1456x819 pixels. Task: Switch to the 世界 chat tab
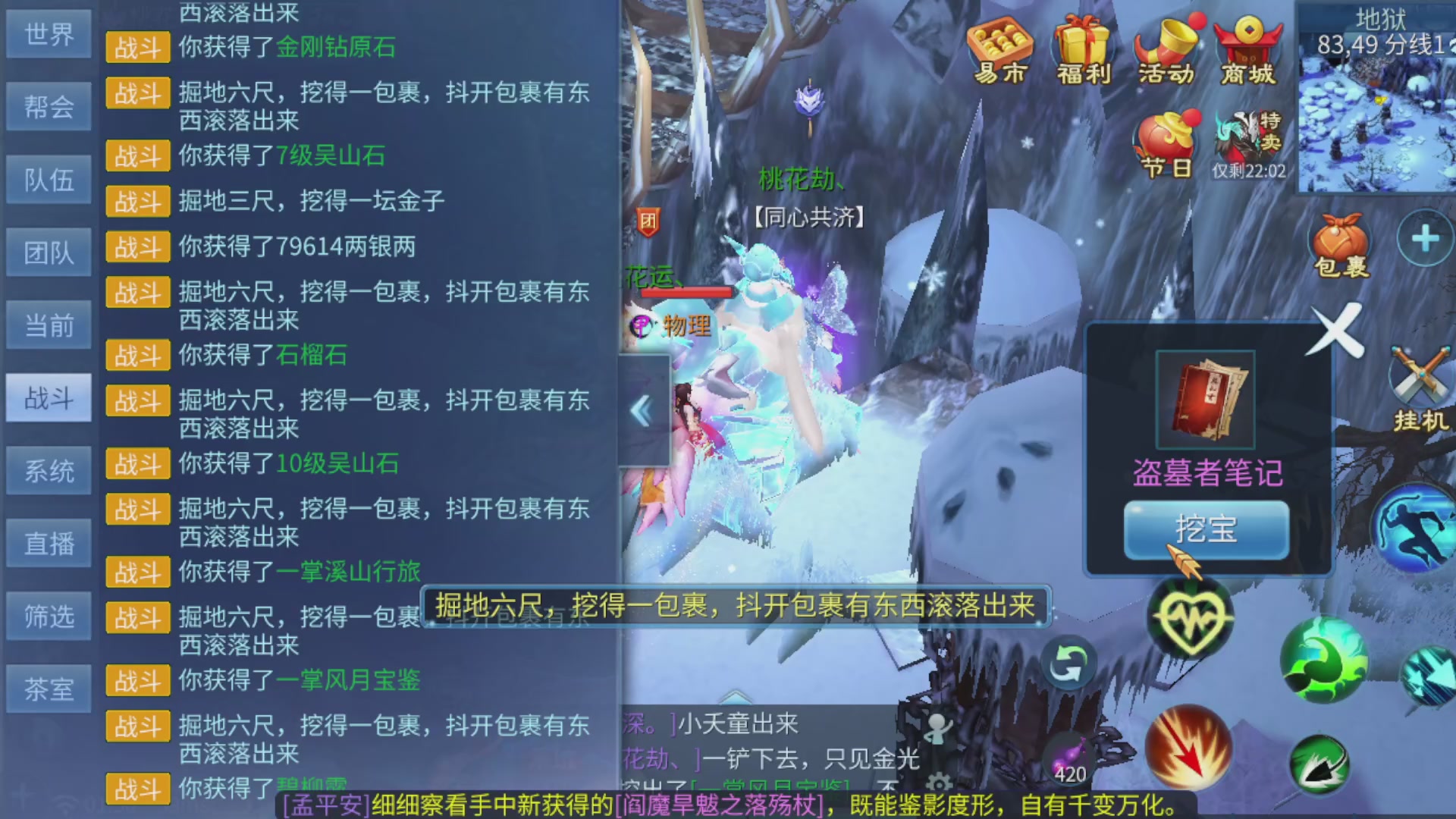coord(49,34)
